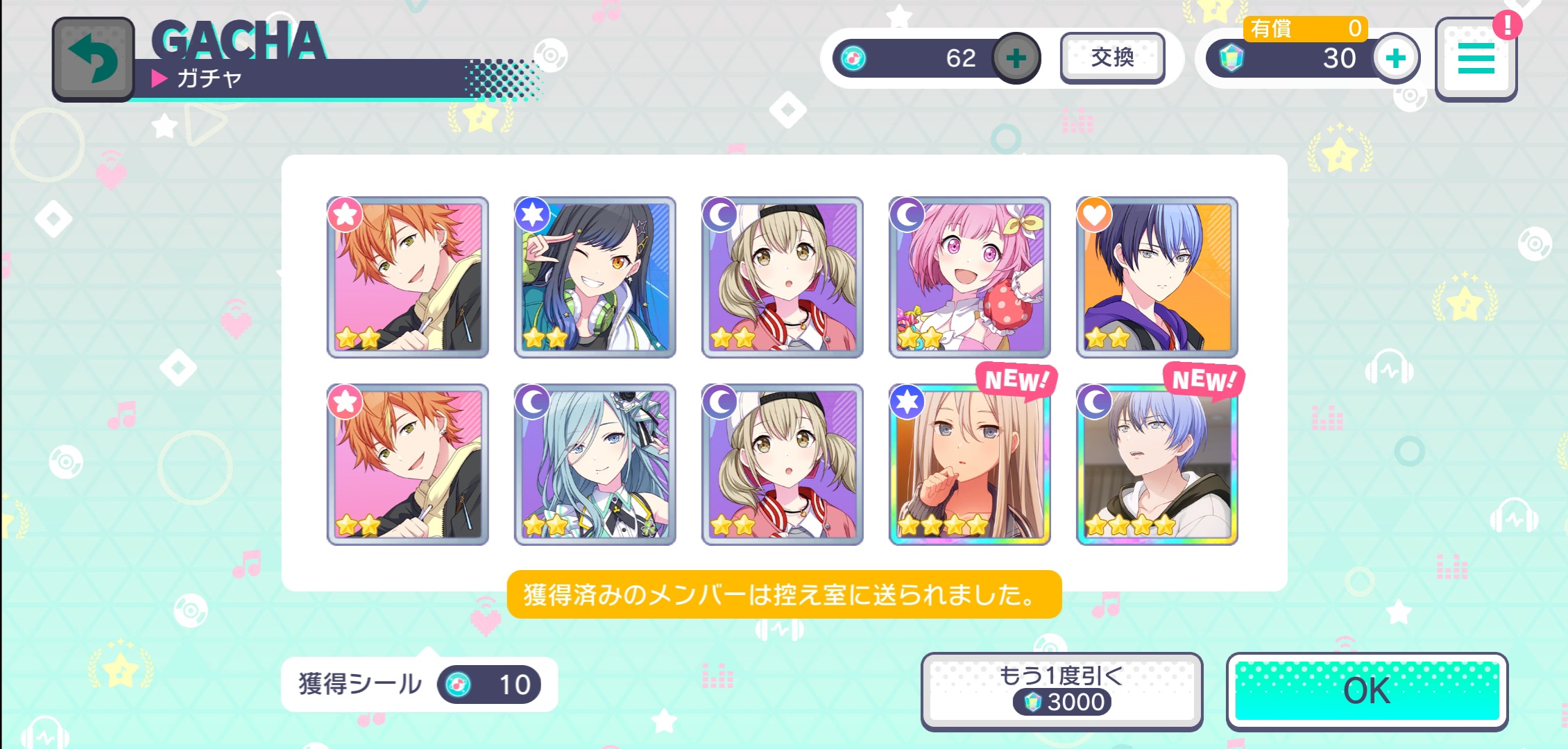Screen dimensions: 1568x749
Task: Add more gacha seals with plus button
Action: 1016,58
